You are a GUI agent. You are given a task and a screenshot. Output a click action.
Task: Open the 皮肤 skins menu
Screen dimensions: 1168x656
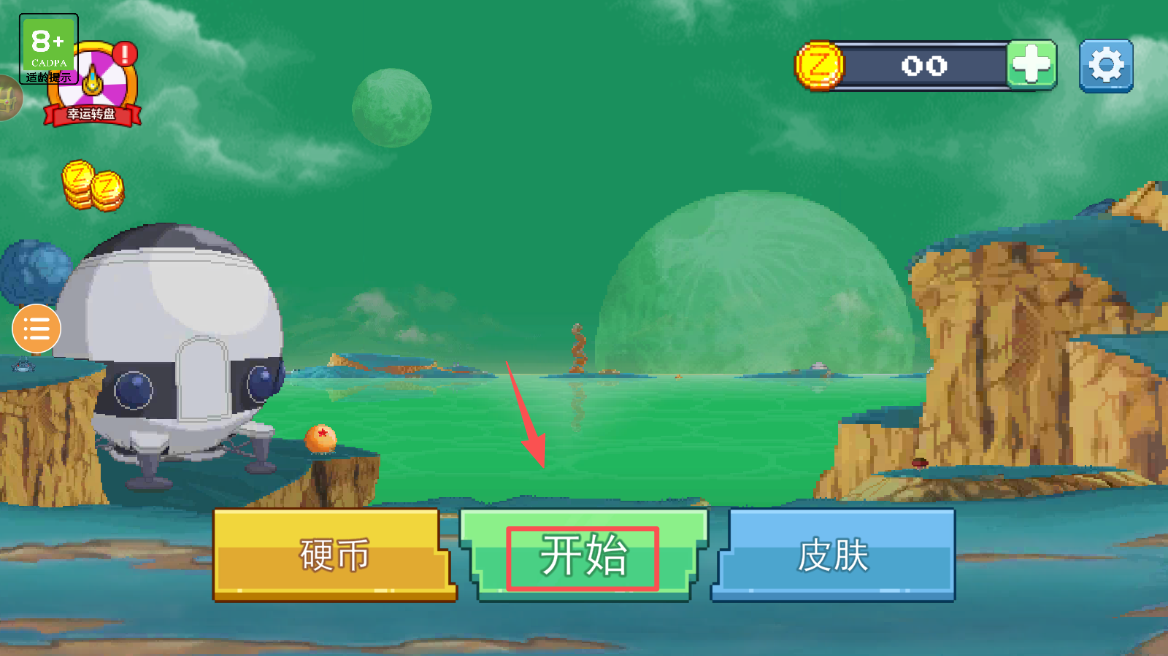833,555
